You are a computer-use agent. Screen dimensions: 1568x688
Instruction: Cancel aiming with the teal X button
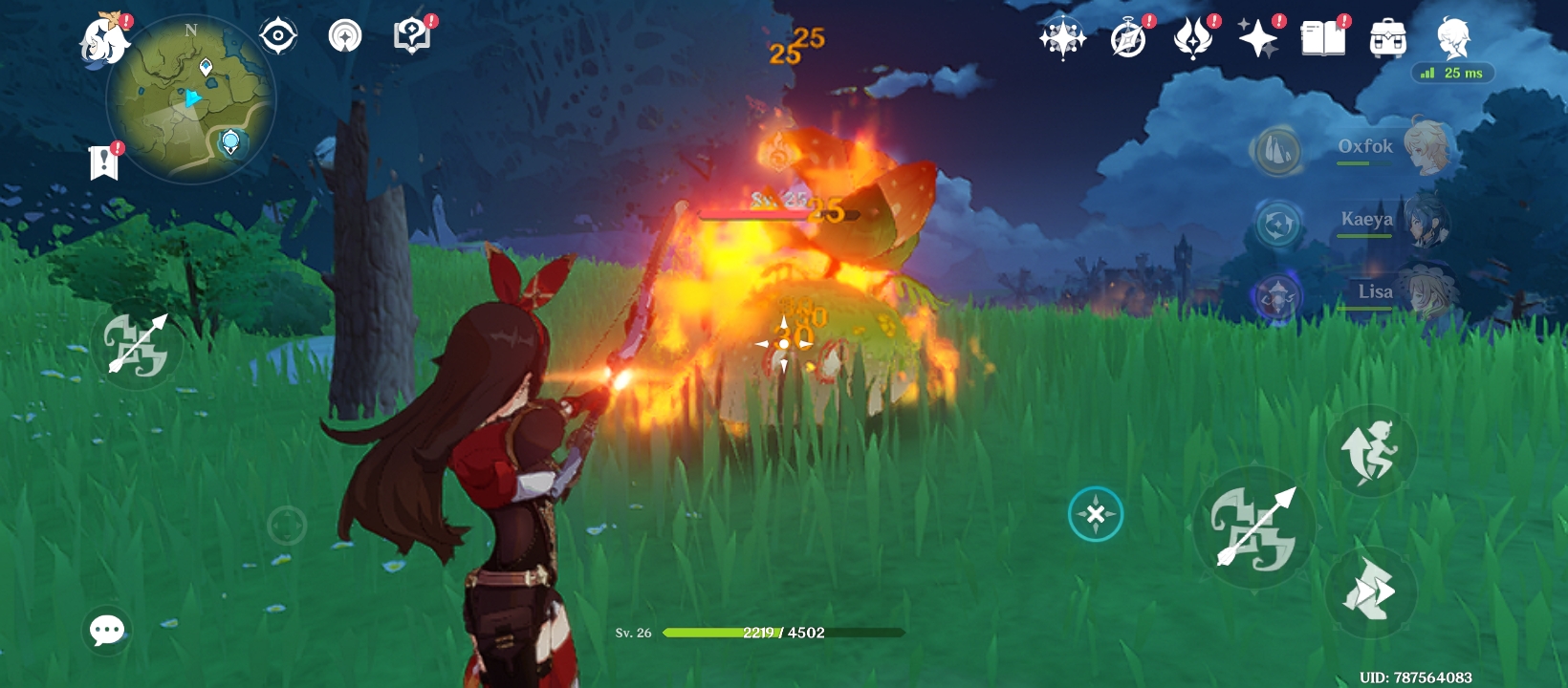pos(1095,514)
